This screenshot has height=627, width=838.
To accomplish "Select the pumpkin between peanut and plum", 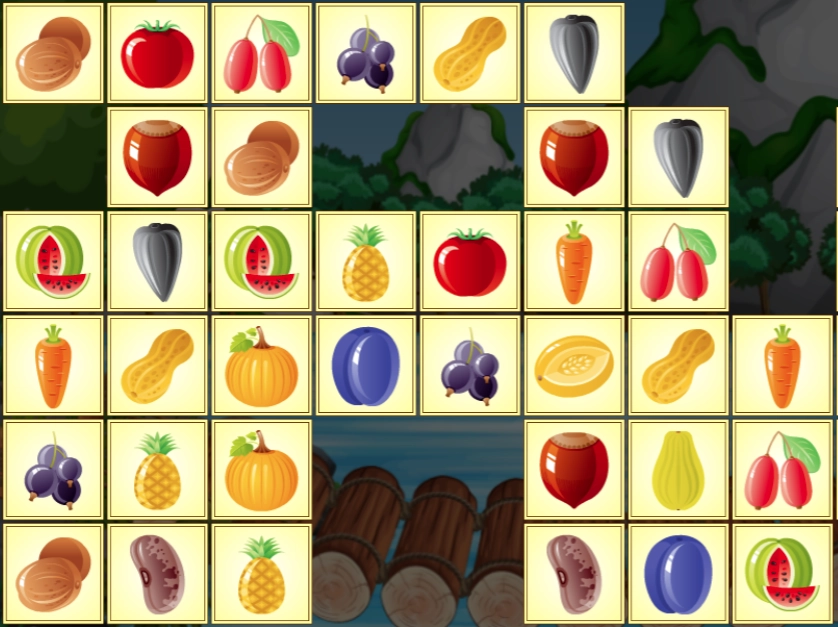I will tap(262, 366).
